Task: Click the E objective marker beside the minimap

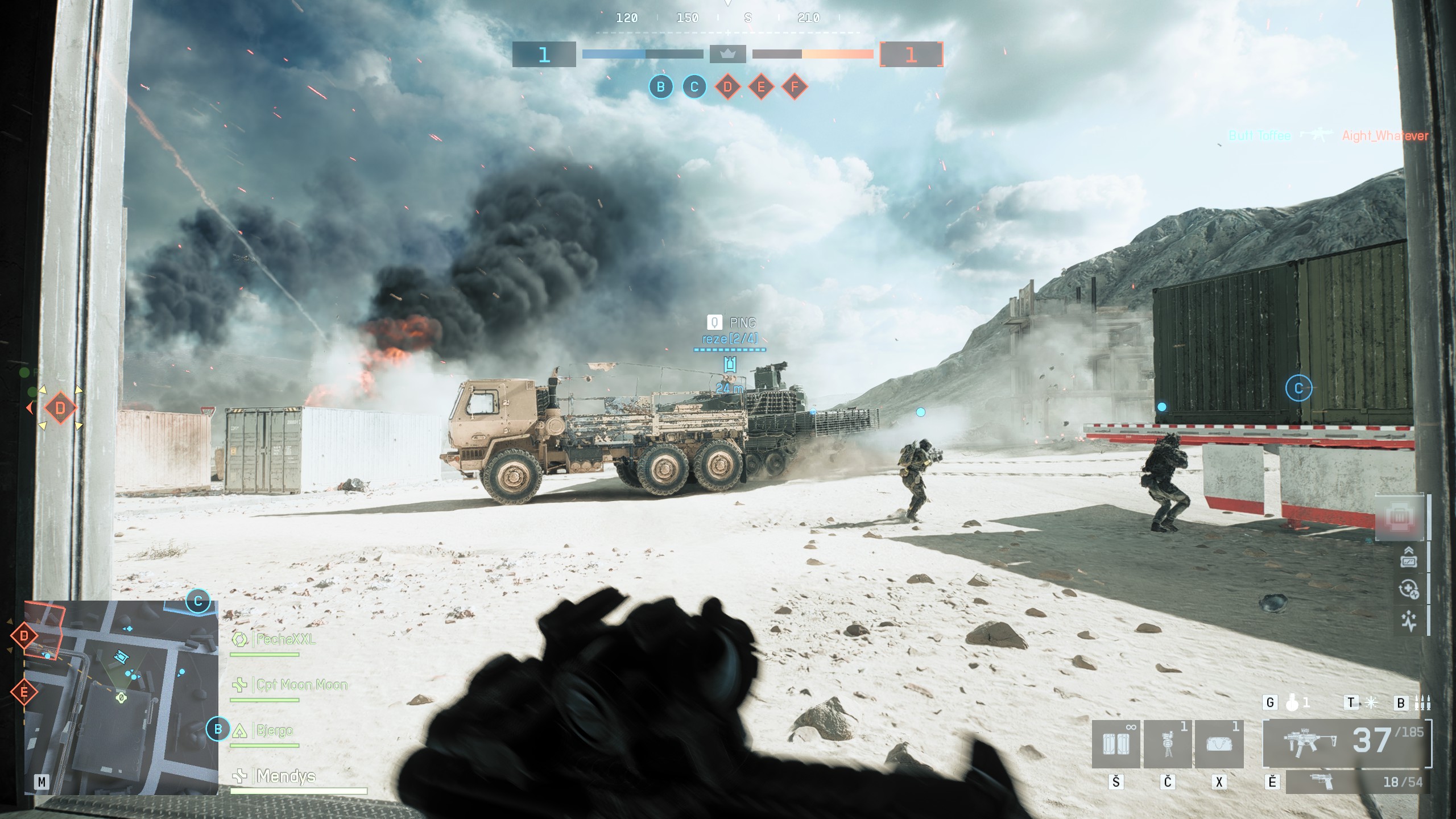Action: click(24, 692)
